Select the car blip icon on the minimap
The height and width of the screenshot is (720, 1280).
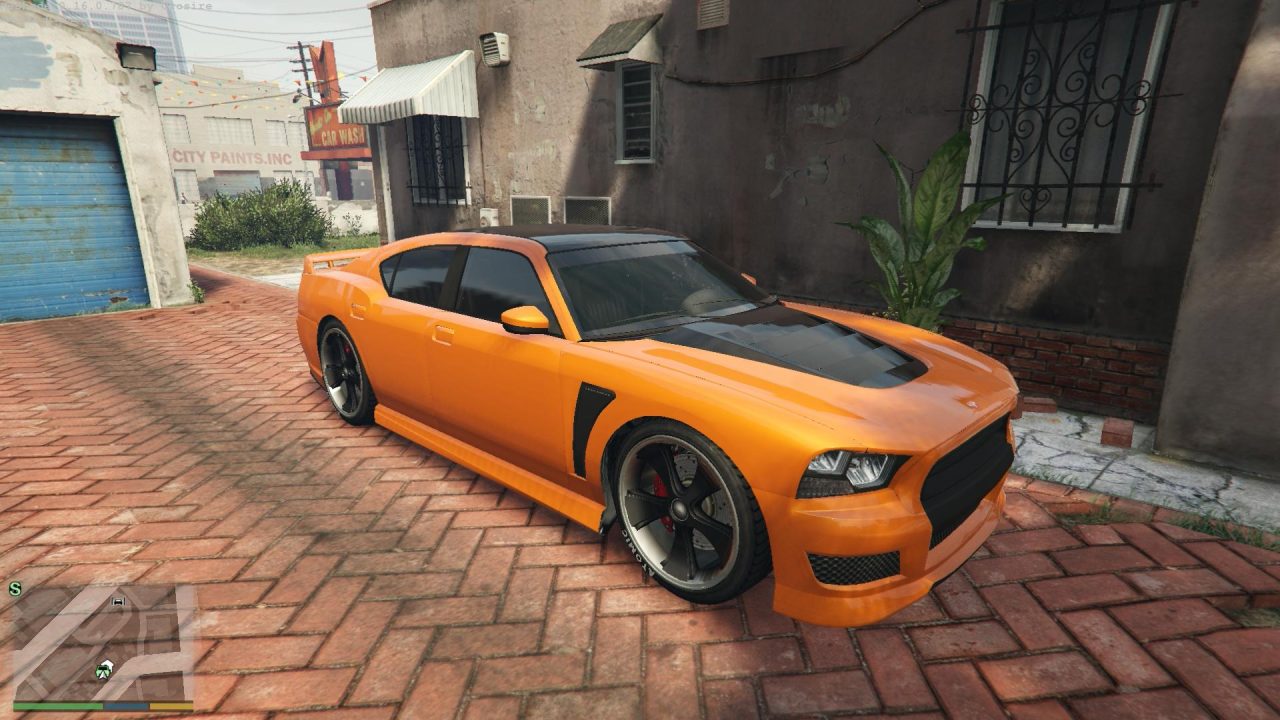point(118,601)
